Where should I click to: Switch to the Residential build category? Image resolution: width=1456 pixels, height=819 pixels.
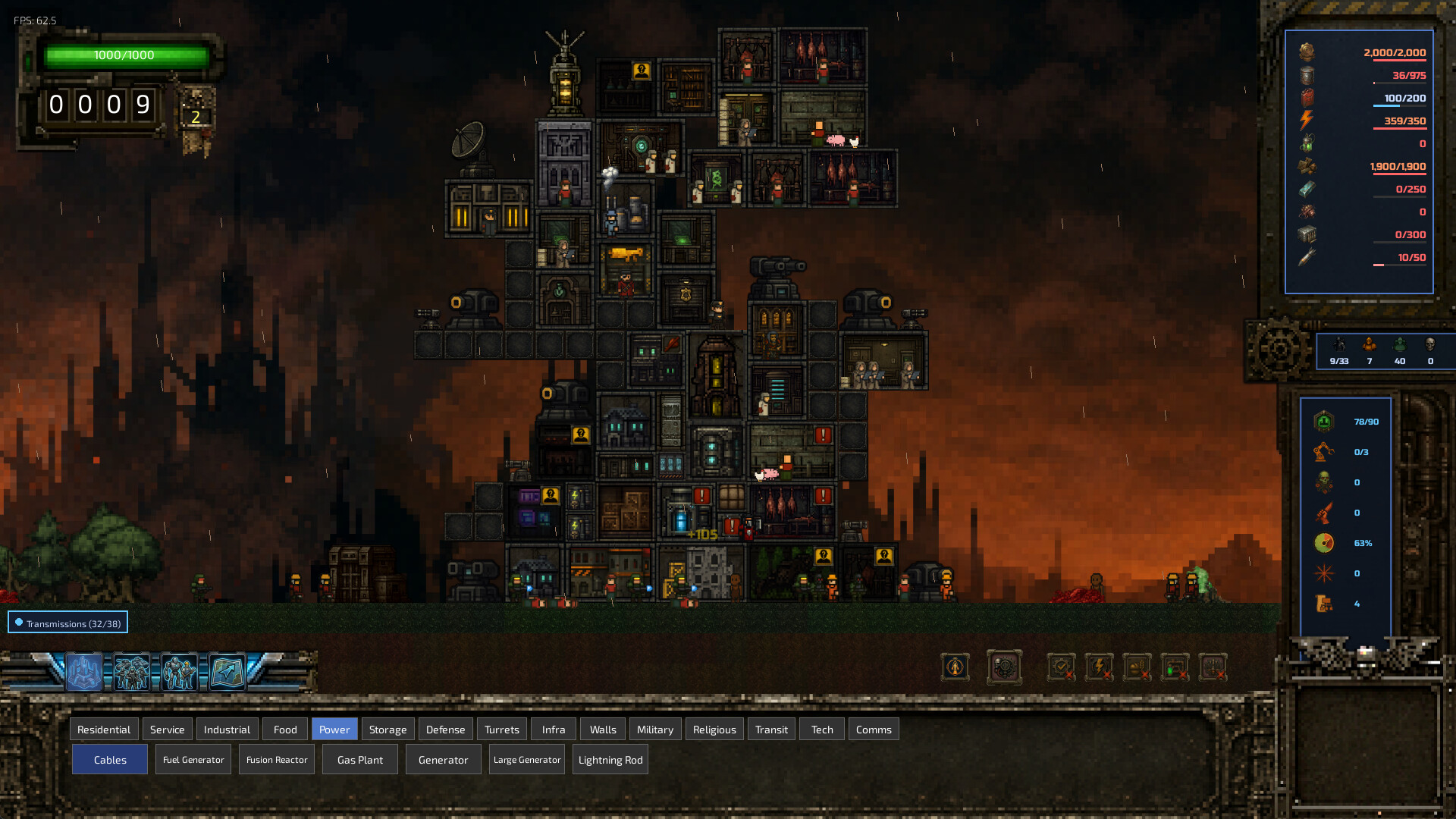point(104,730)
